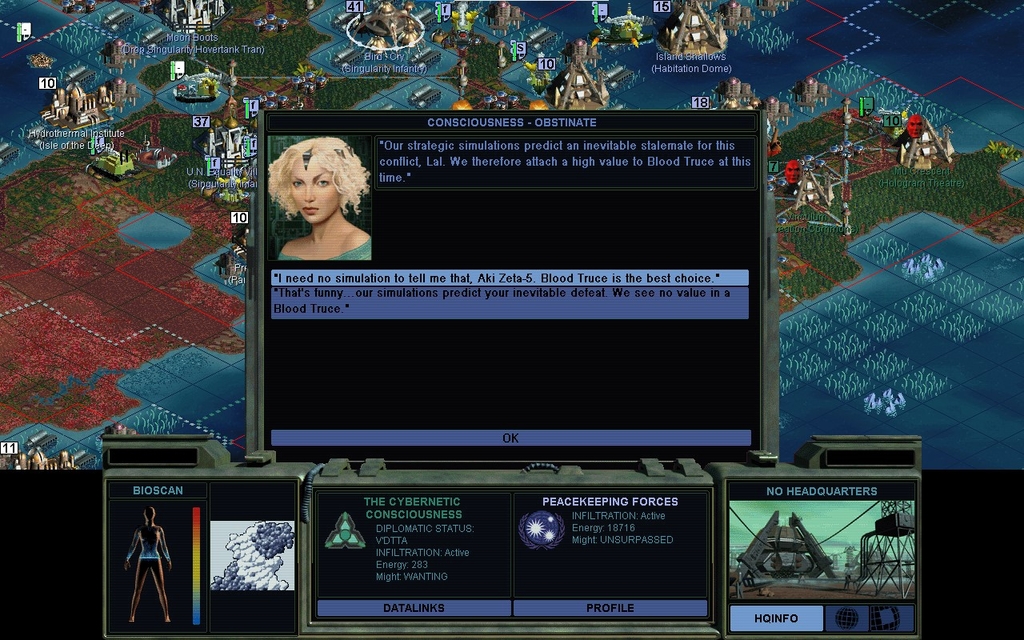The width and height of the screenshot is (1024, 640).
Task: Click the headquarters base image
Action: pyautogui.click(x=820, y=549)
